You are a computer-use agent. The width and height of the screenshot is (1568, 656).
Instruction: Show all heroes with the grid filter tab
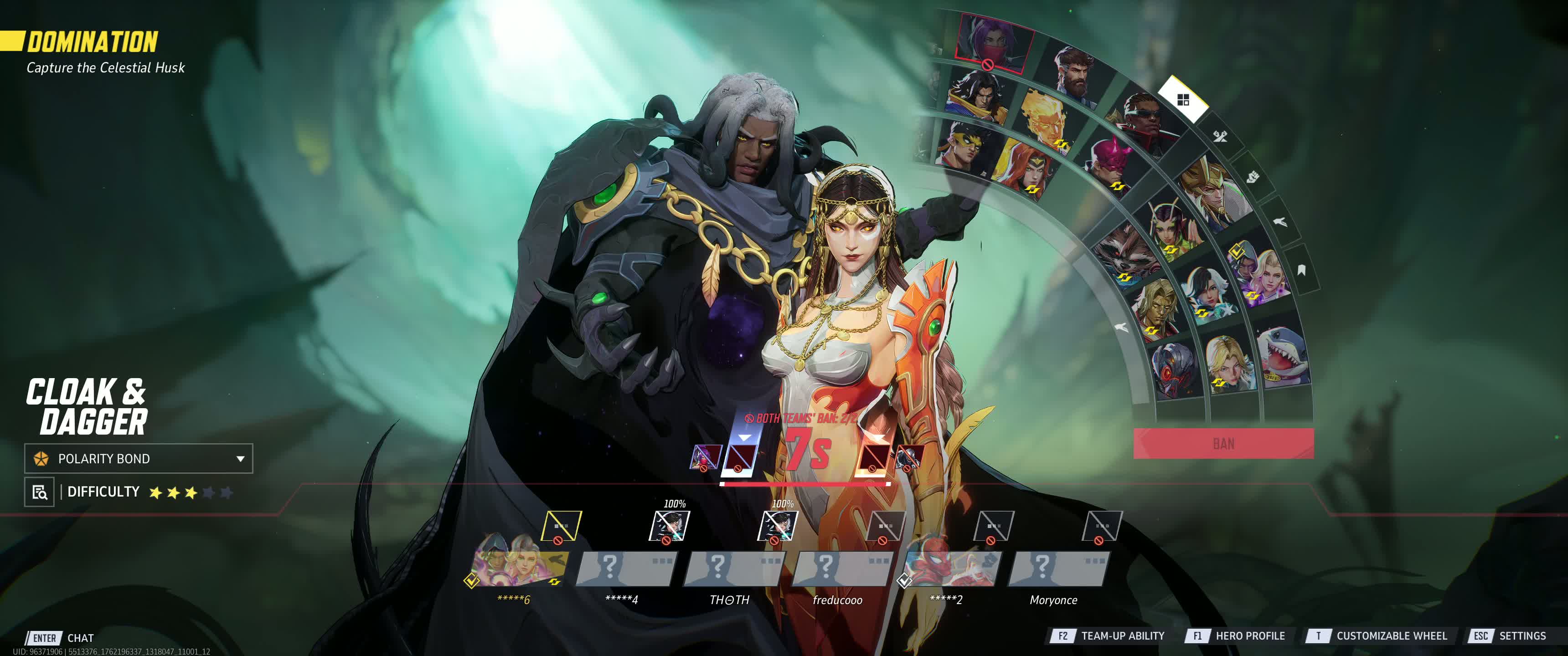1183,100
